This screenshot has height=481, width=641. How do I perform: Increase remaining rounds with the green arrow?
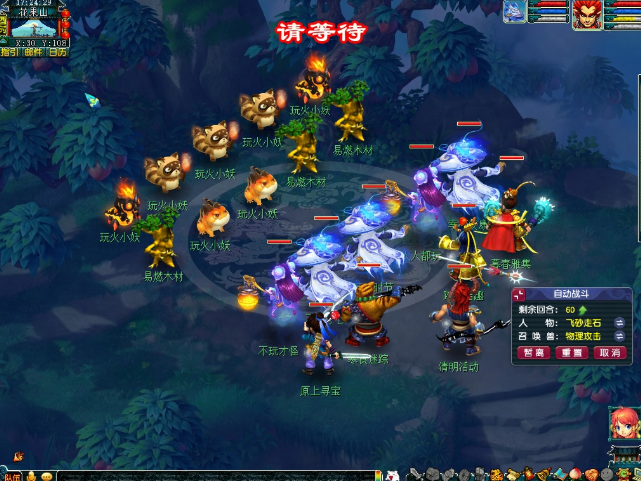(583, 310)
